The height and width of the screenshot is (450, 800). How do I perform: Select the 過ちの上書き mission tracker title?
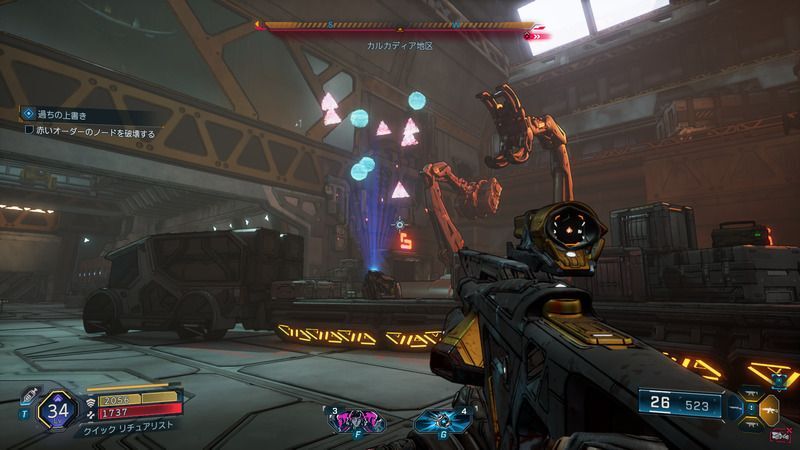click(x=64, y=115)
